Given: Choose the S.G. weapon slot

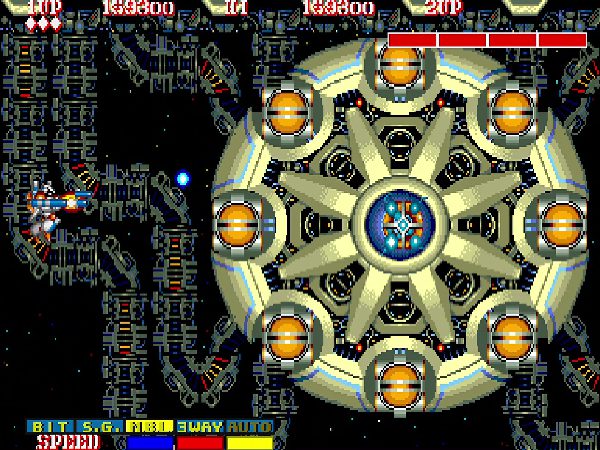Looking at the screenshot, I should pos(102,426).
